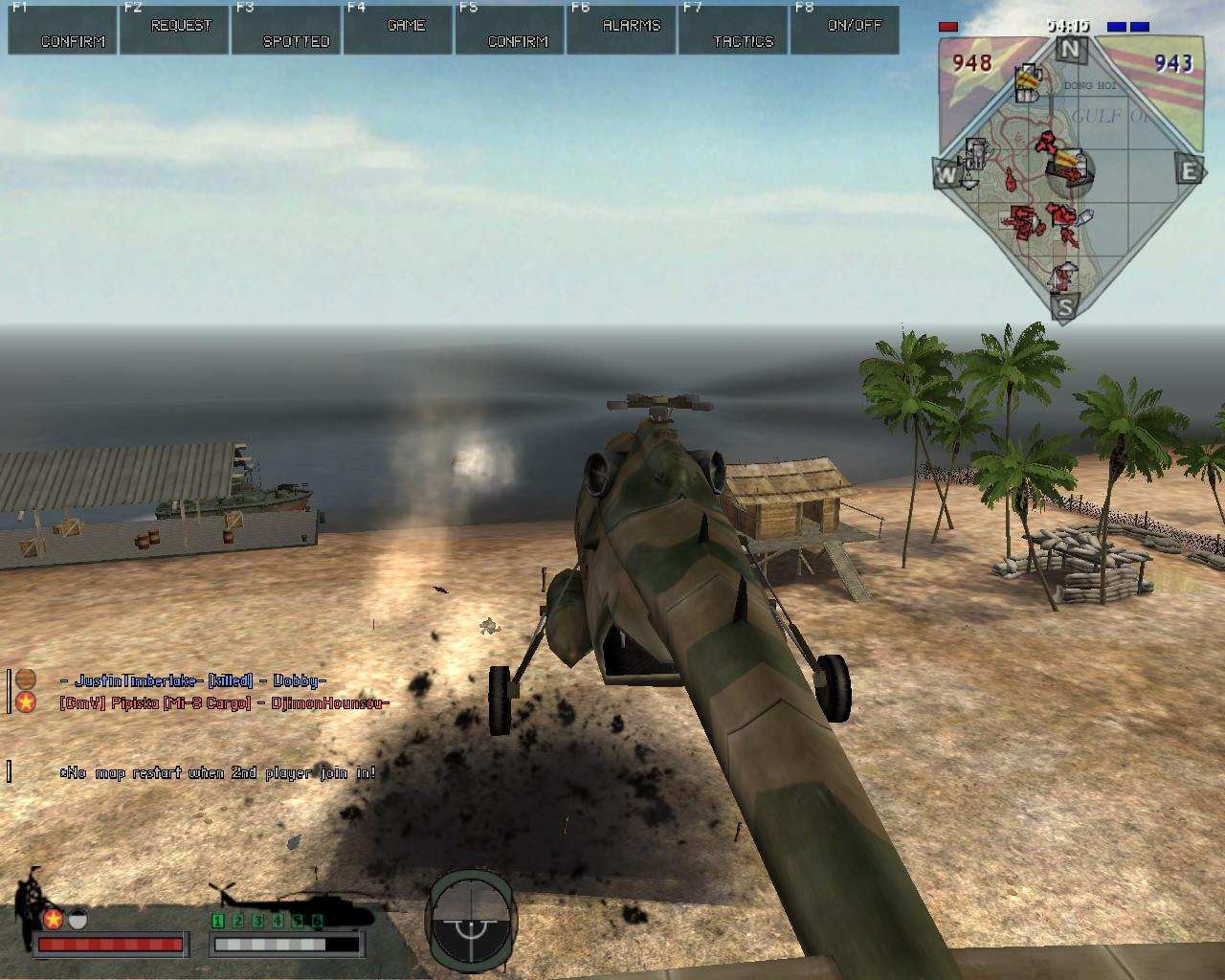The width and height of the screenshot is (1225, 980).
Task: Open the F5 Confirm radio menu
Action: tap(510, 29)
